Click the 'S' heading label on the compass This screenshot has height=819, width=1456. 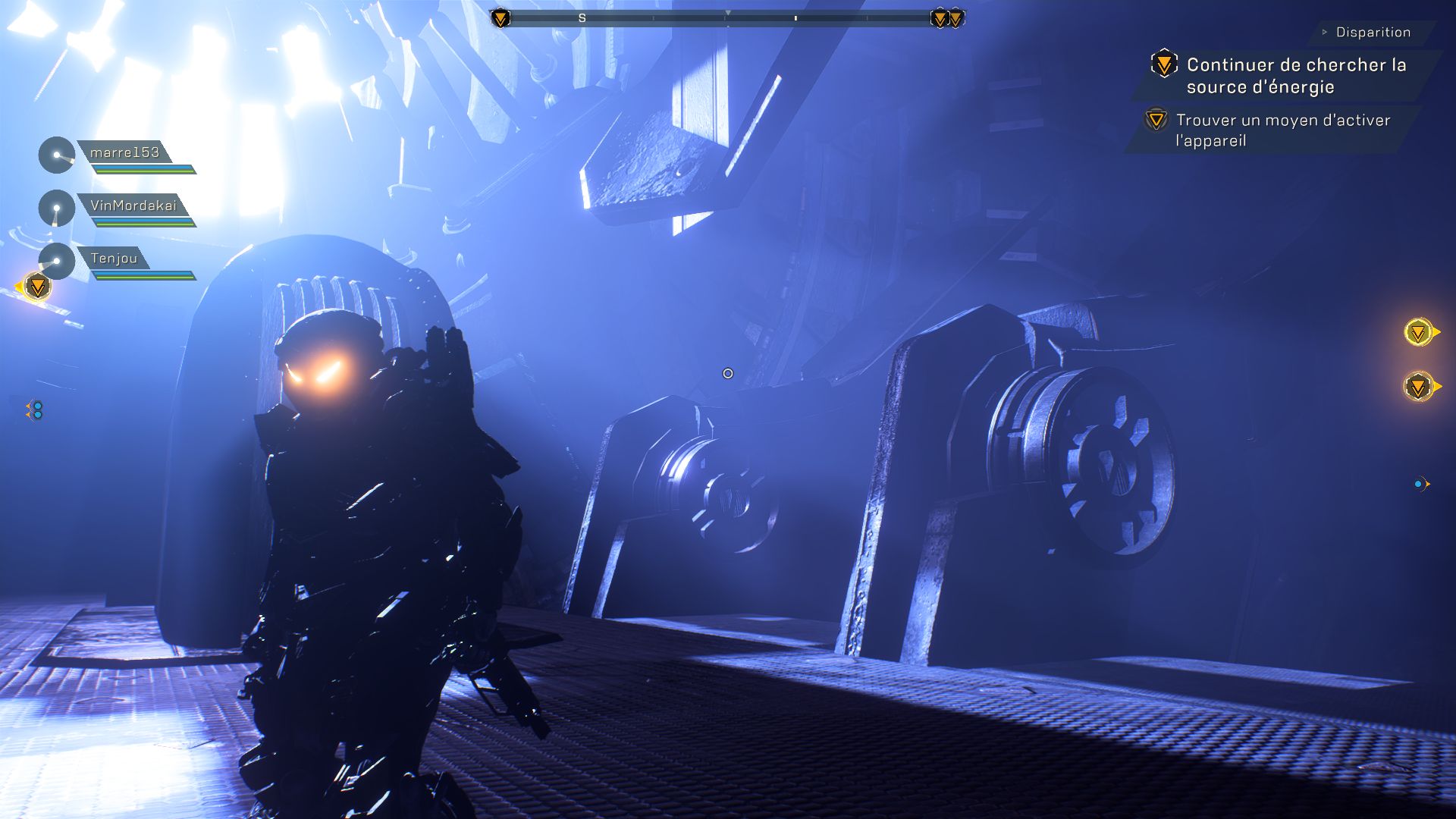click(x=582, y=17)
